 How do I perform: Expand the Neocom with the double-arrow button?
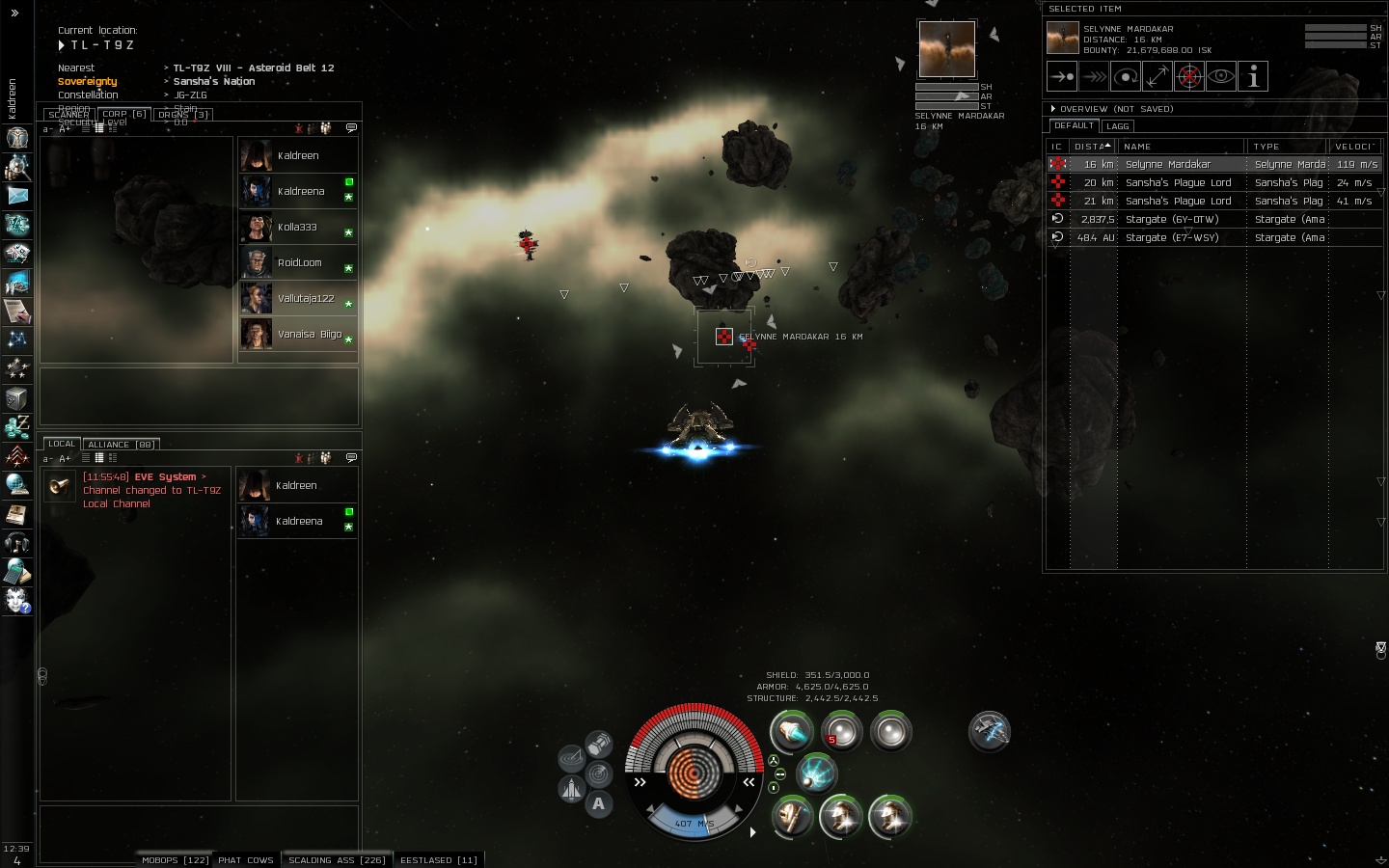14,13
